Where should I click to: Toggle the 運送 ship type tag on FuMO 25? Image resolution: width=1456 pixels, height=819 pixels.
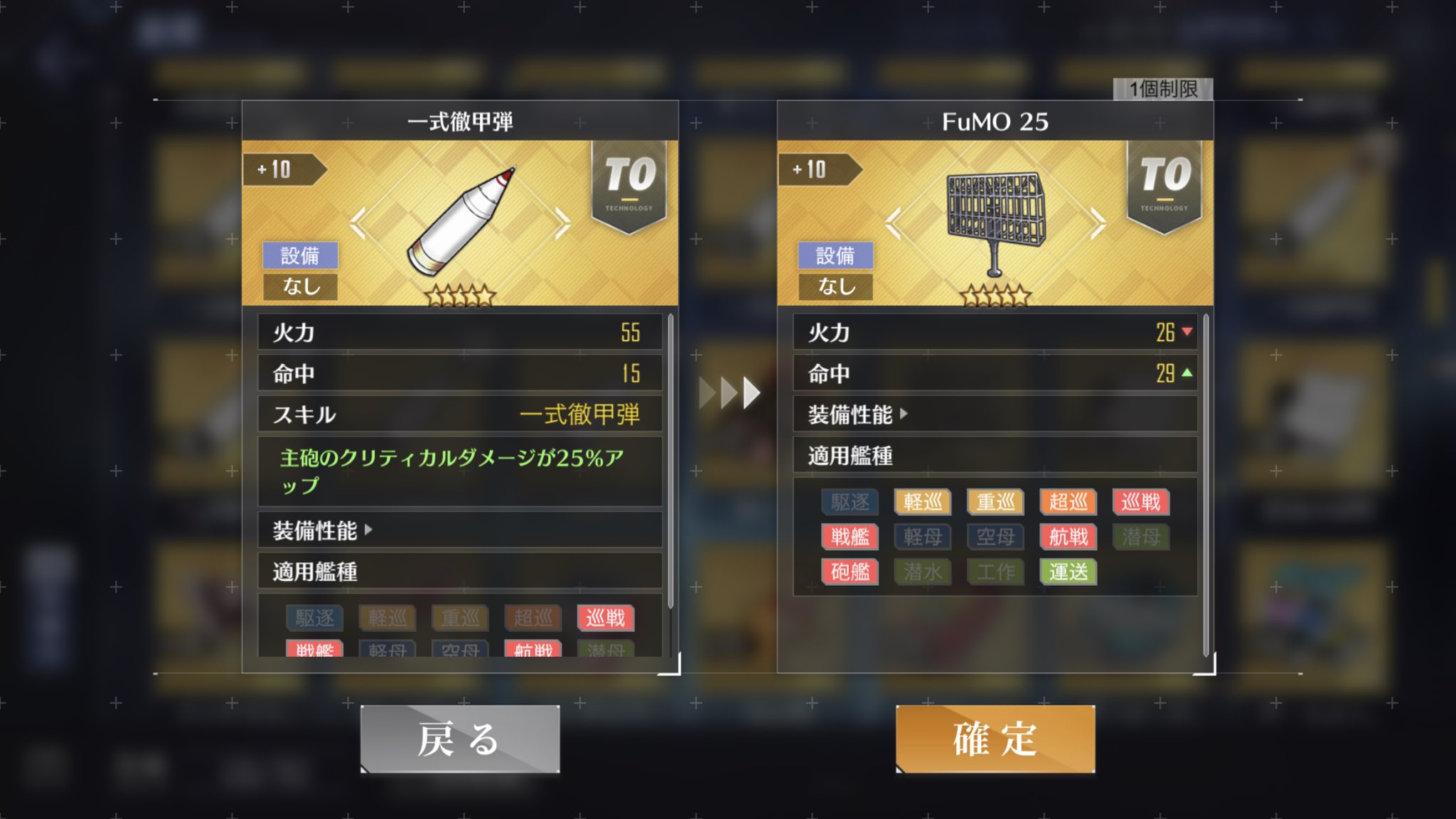(1067, 572)
